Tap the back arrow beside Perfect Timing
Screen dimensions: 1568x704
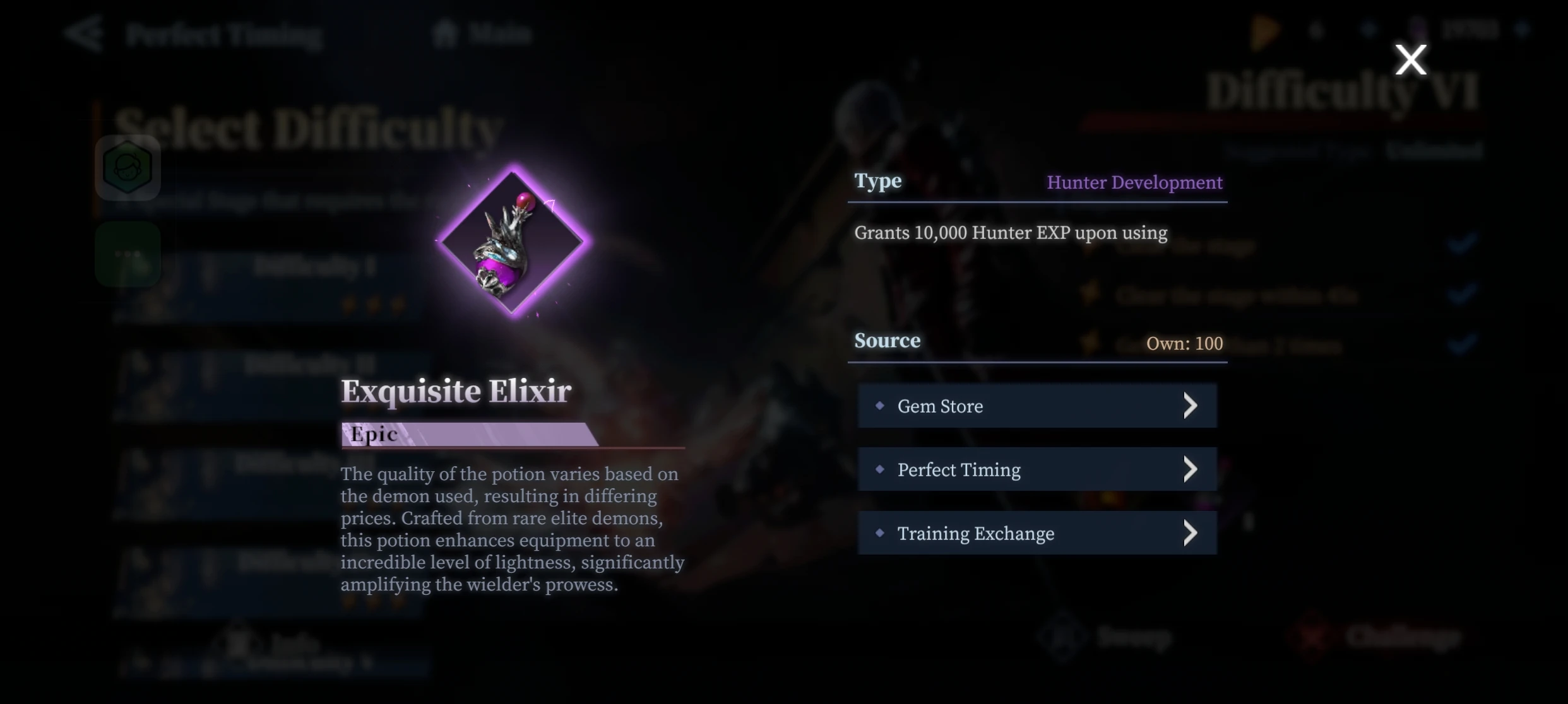(85, 35)
